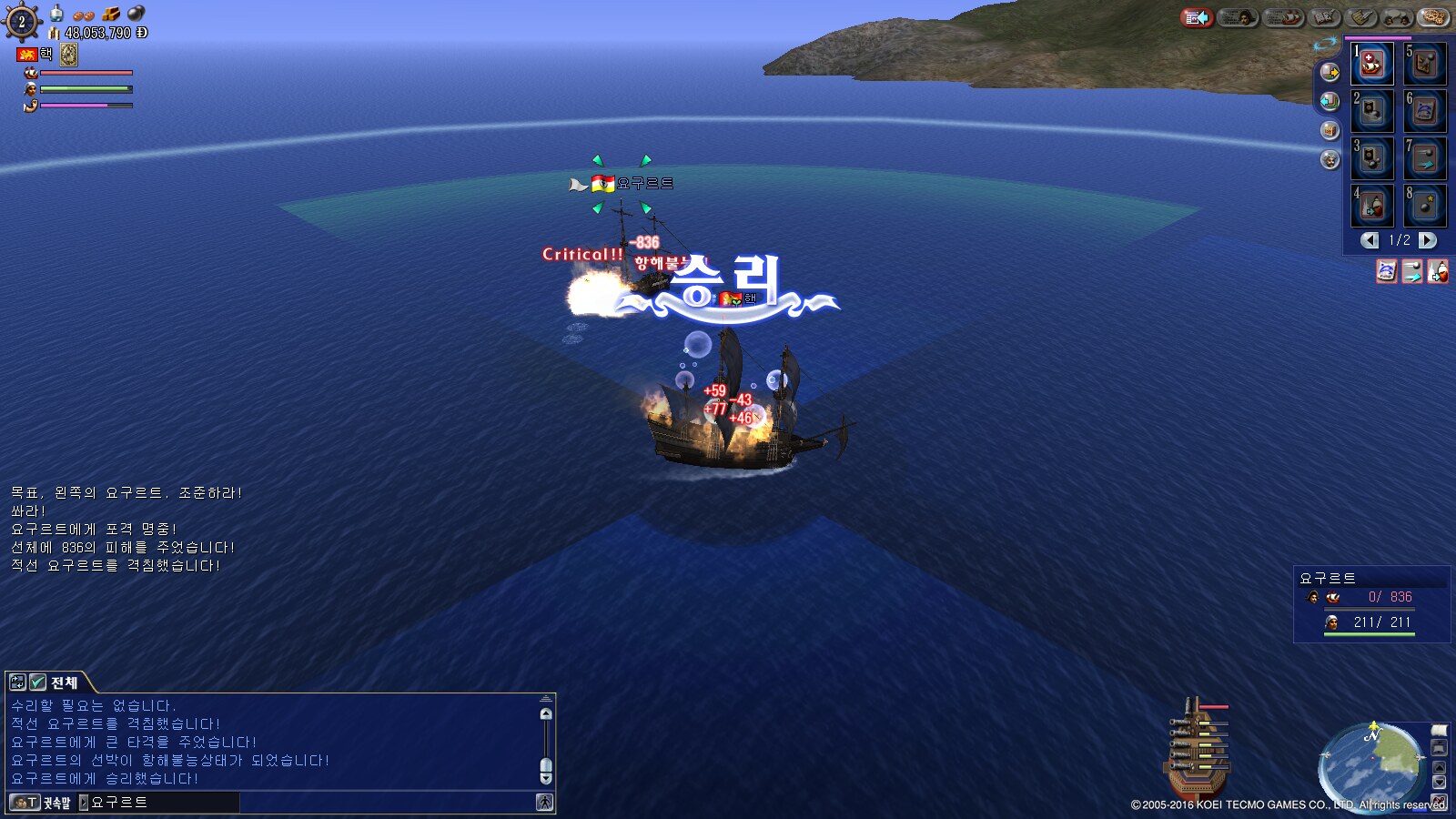Switch to the 전체 chat tab

(x=64, y=682)
